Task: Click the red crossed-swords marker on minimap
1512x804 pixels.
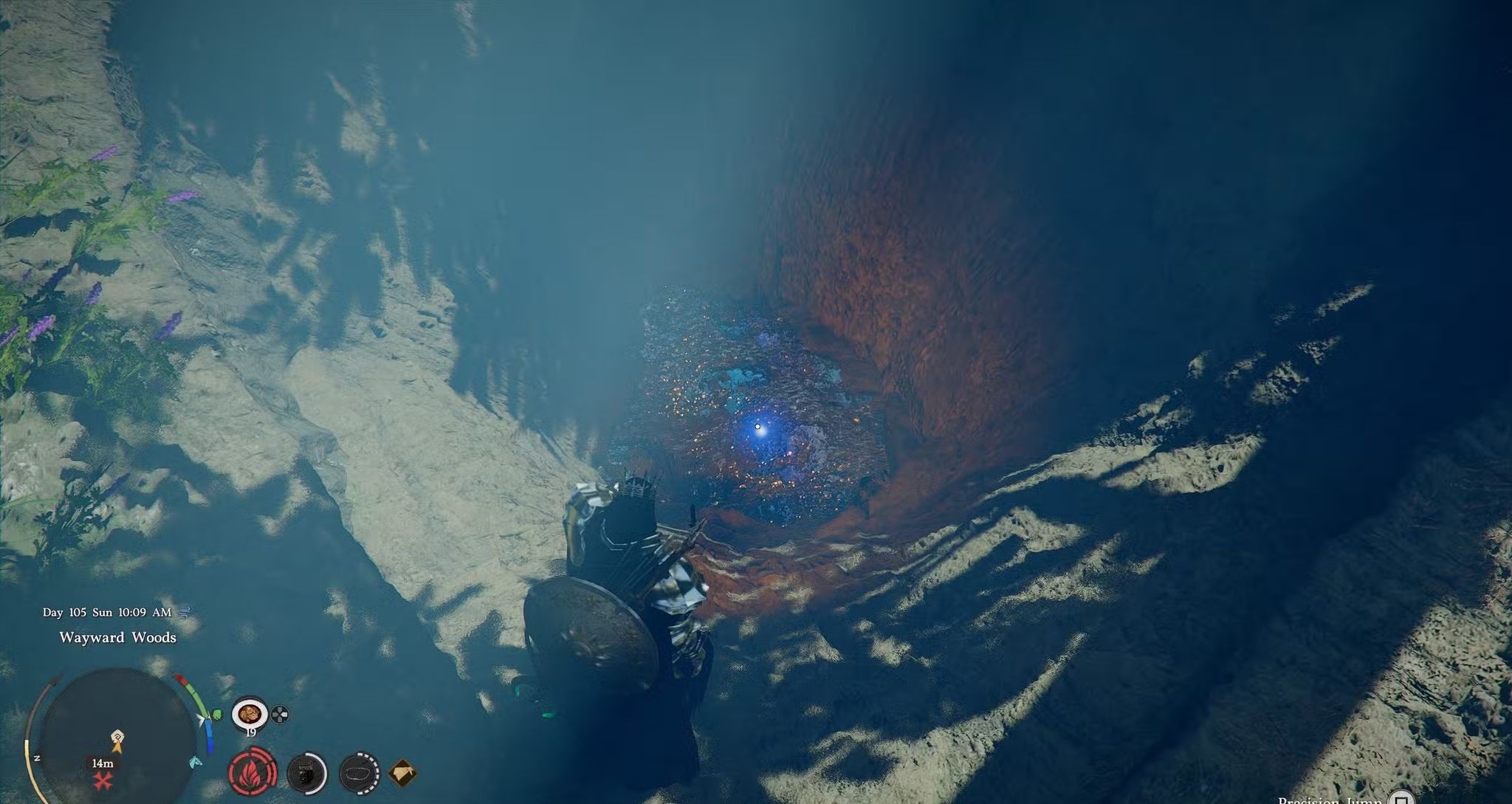Action: pos(102,780)
